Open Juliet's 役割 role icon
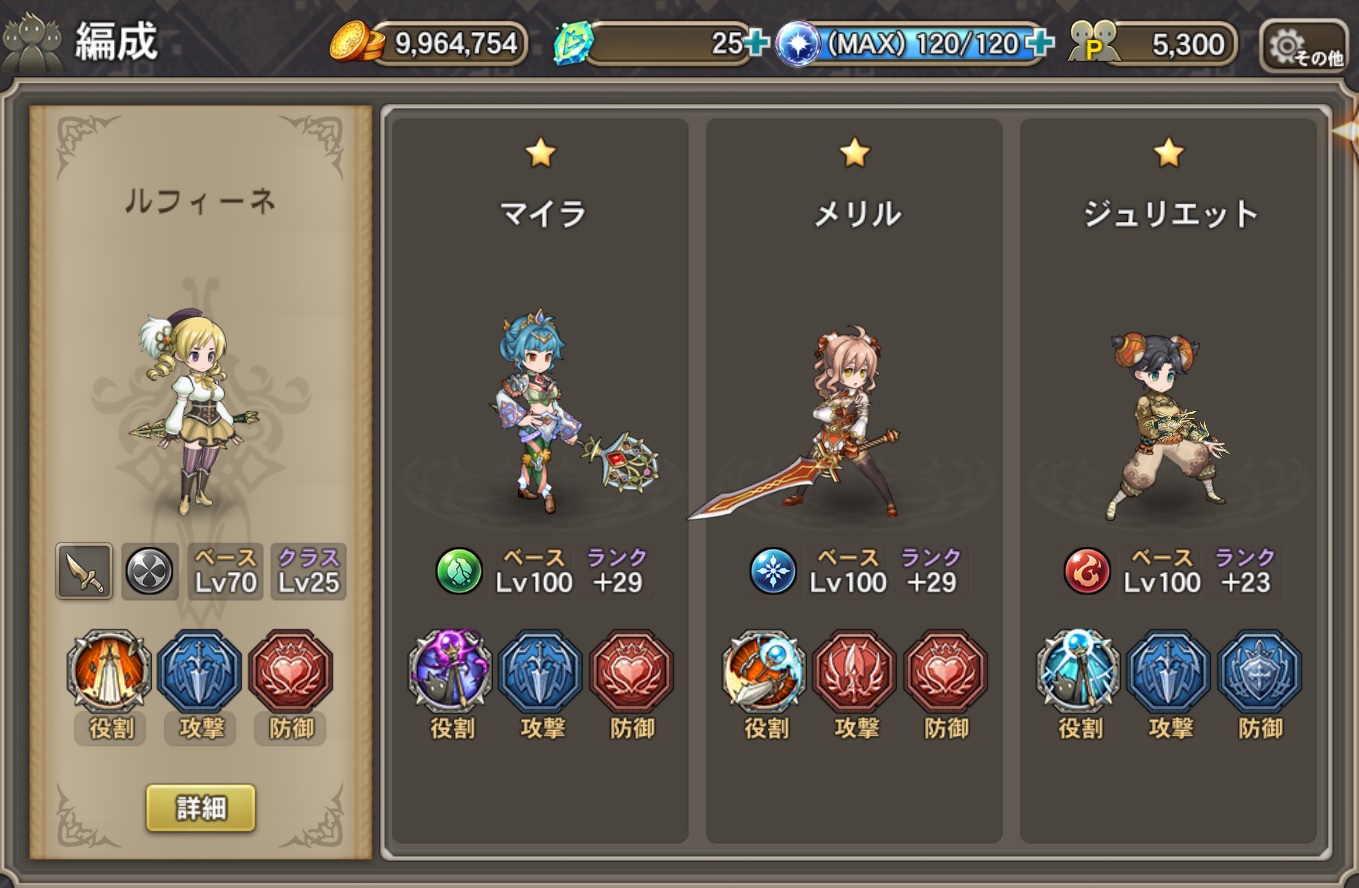The height and width of the screenshot is (888, 1359). [1079, 671]
